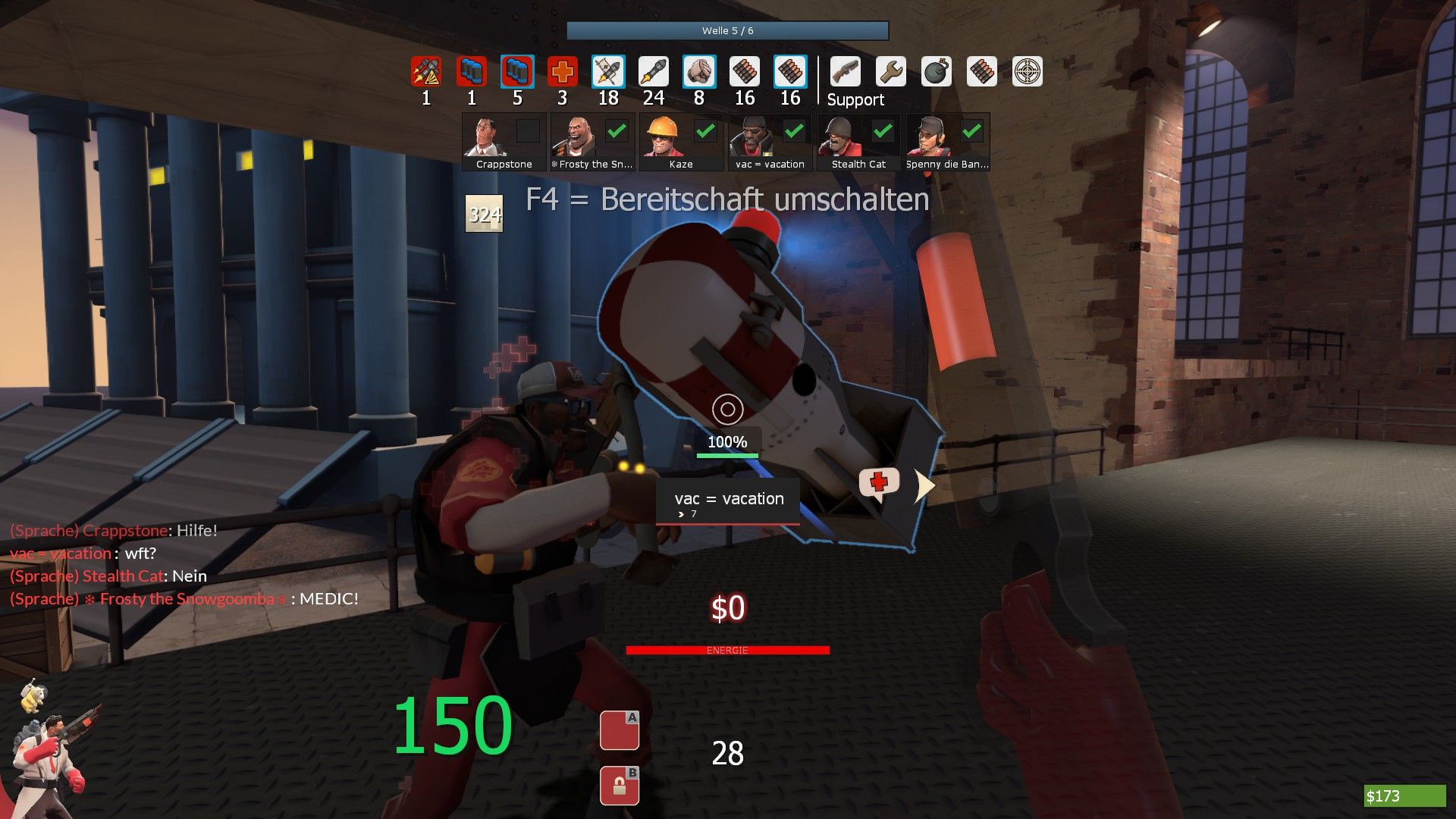Viewport: 1456px width, 819px height.
Task: Select the sentry buster bomb icon
Action: (937, 72)
